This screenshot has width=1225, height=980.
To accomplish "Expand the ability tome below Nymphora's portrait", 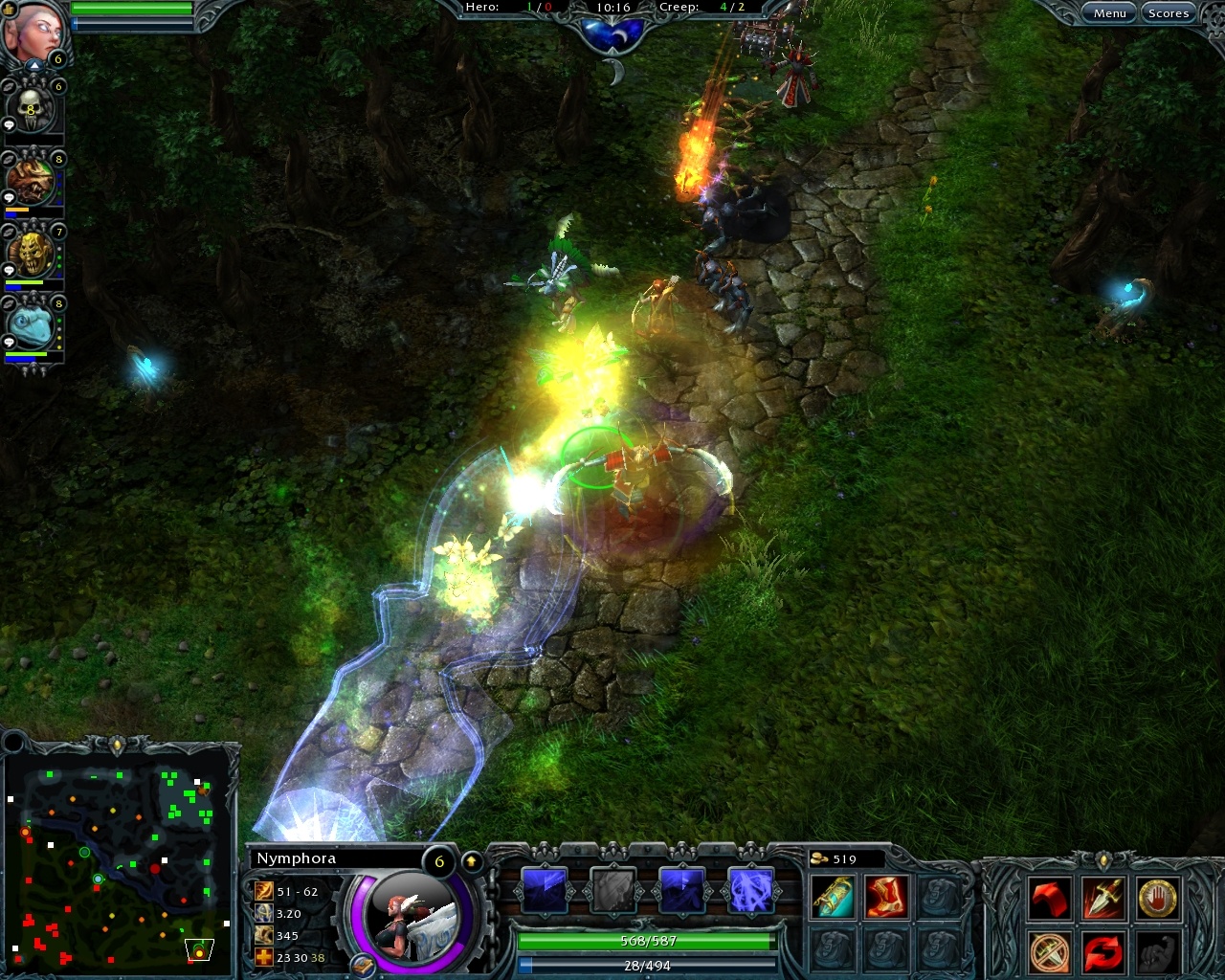I will (364, 966).
